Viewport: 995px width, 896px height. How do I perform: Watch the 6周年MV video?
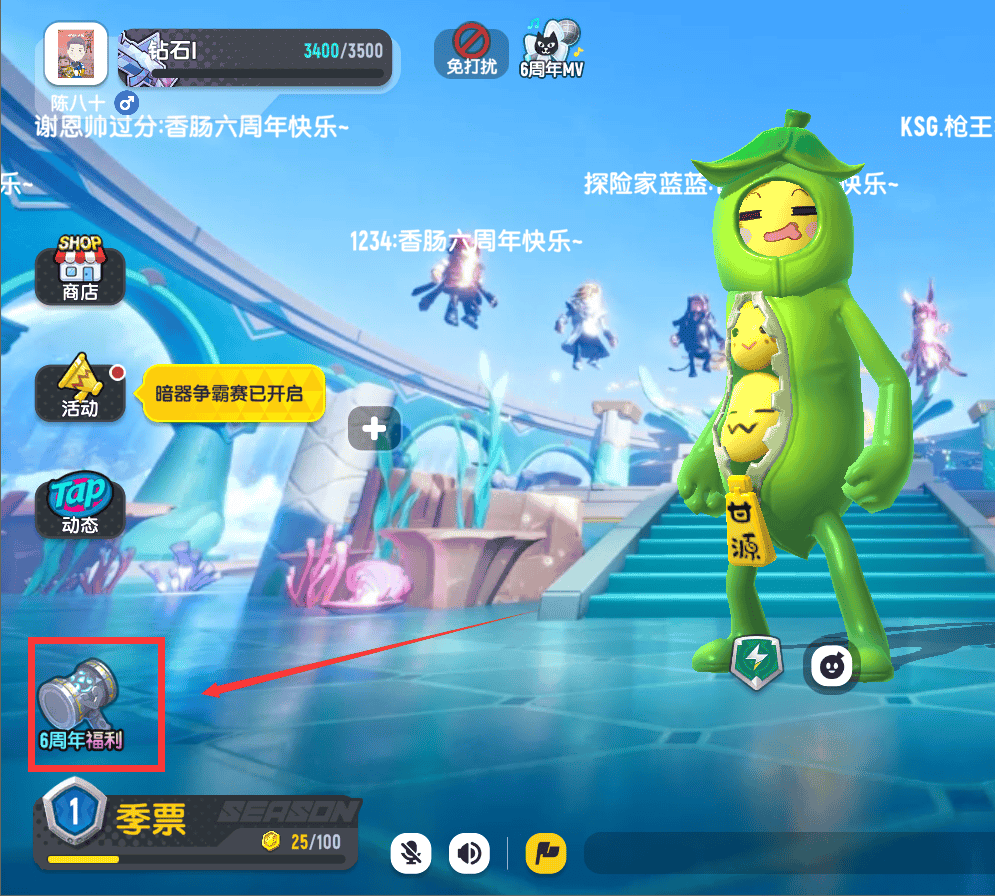coord(551,51)
